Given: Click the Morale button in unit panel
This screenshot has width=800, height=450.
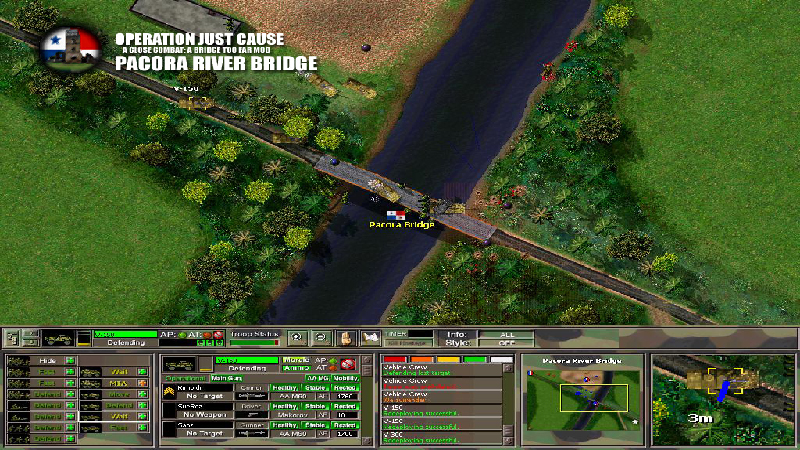Looking at the screenshot, I should (295, 358).
